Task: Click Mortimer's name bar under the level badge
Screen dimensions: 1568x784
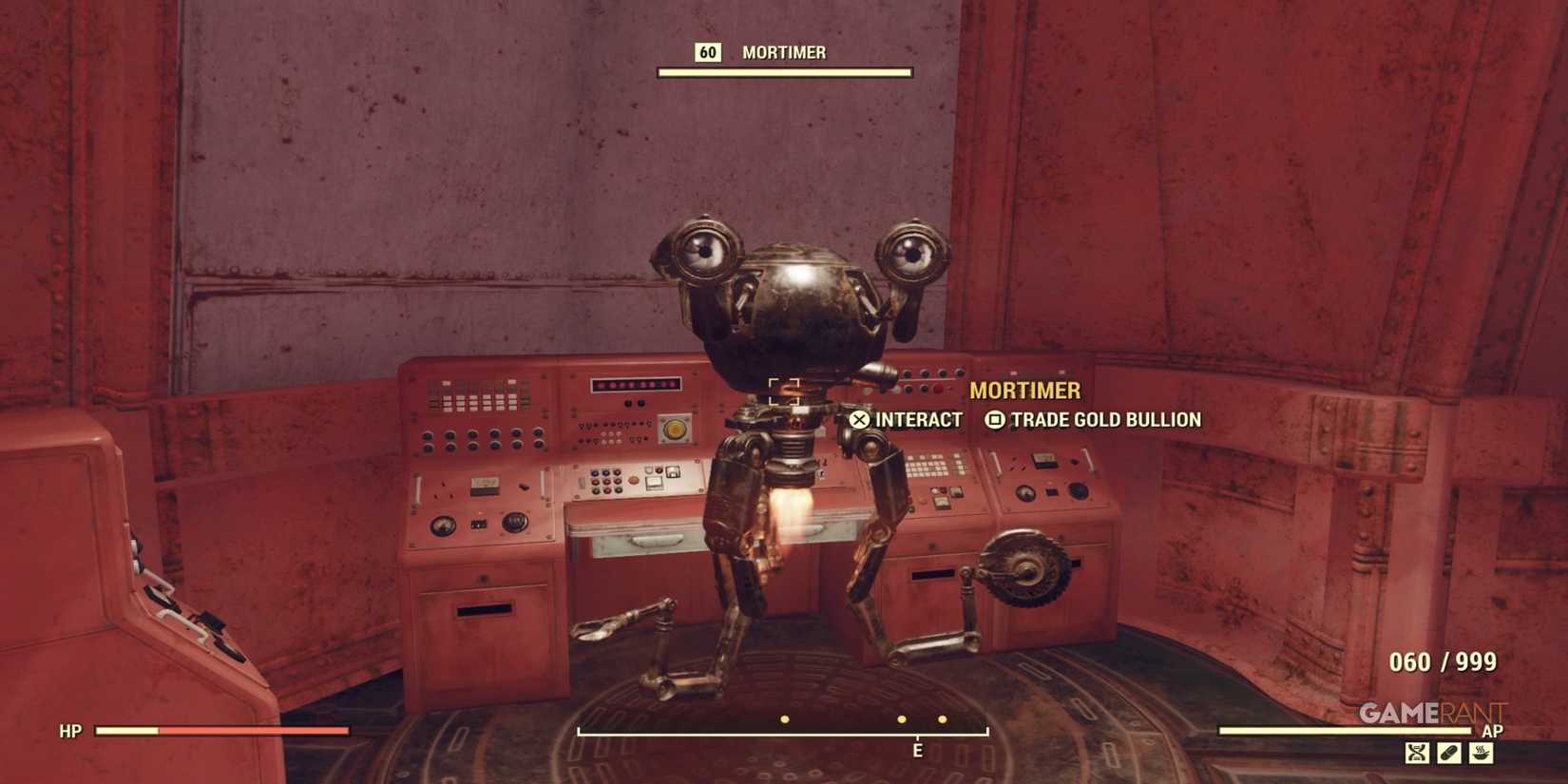Action: 784,70
